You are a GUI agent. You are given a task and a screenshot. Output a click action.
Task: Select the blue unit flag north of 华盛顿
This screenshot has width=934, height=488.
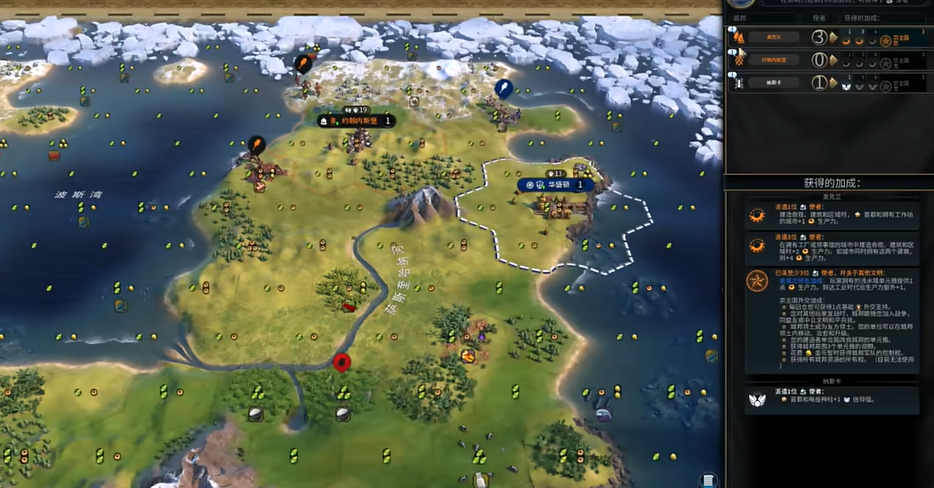click(504, 88)
